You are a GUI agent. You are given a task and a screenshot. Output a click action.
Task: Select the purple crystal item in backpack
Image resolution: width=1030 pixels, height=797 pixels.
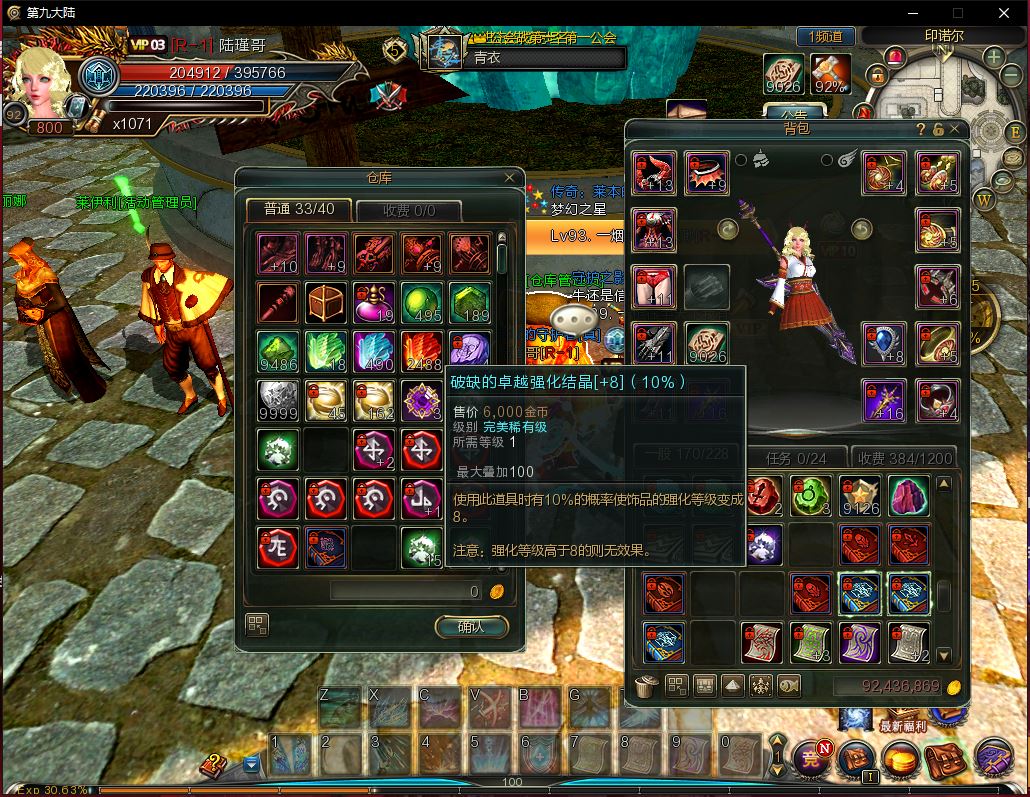909,496
